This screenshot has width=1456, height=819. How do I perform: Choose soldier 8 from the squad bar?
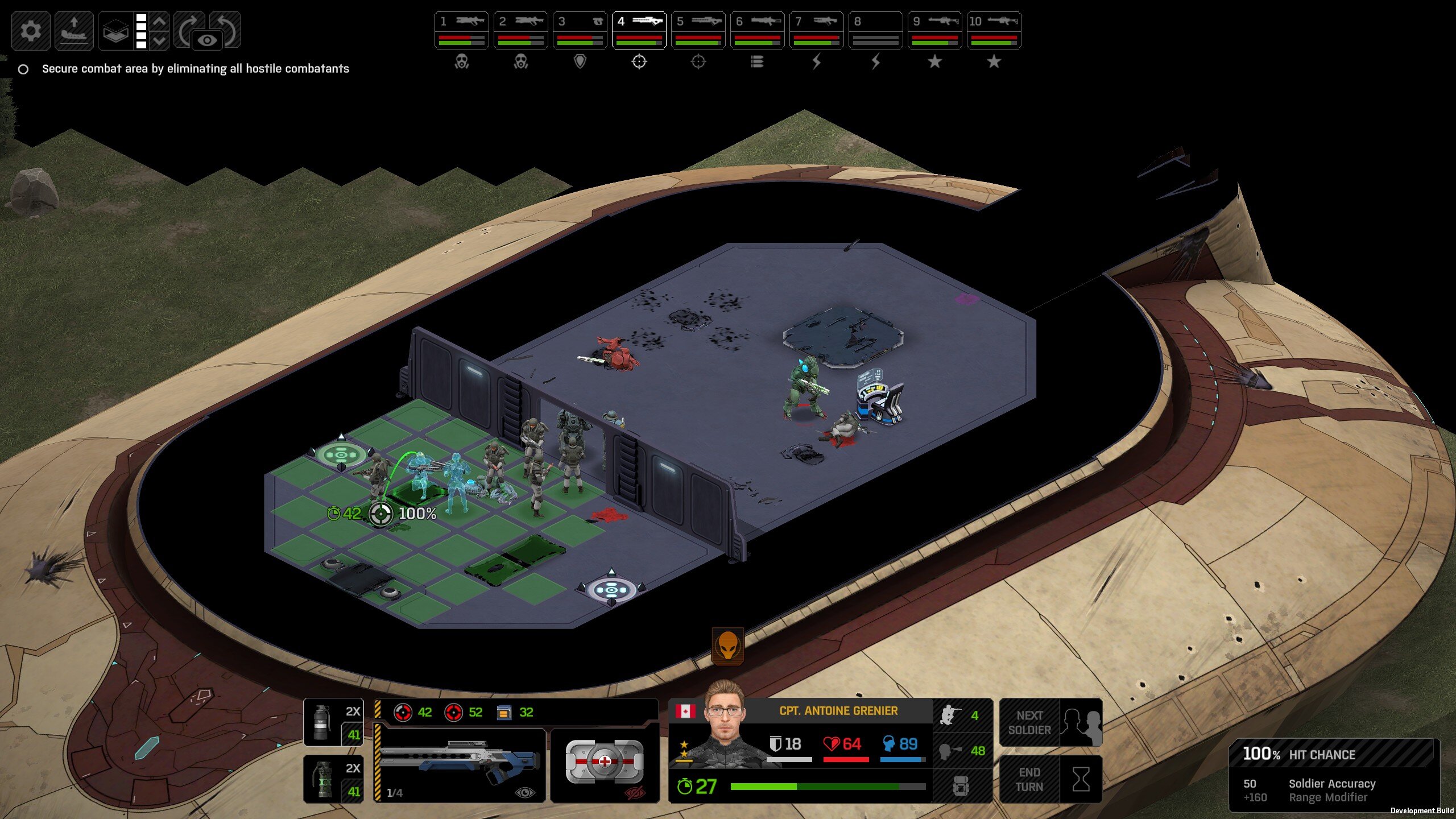(875, 30)
